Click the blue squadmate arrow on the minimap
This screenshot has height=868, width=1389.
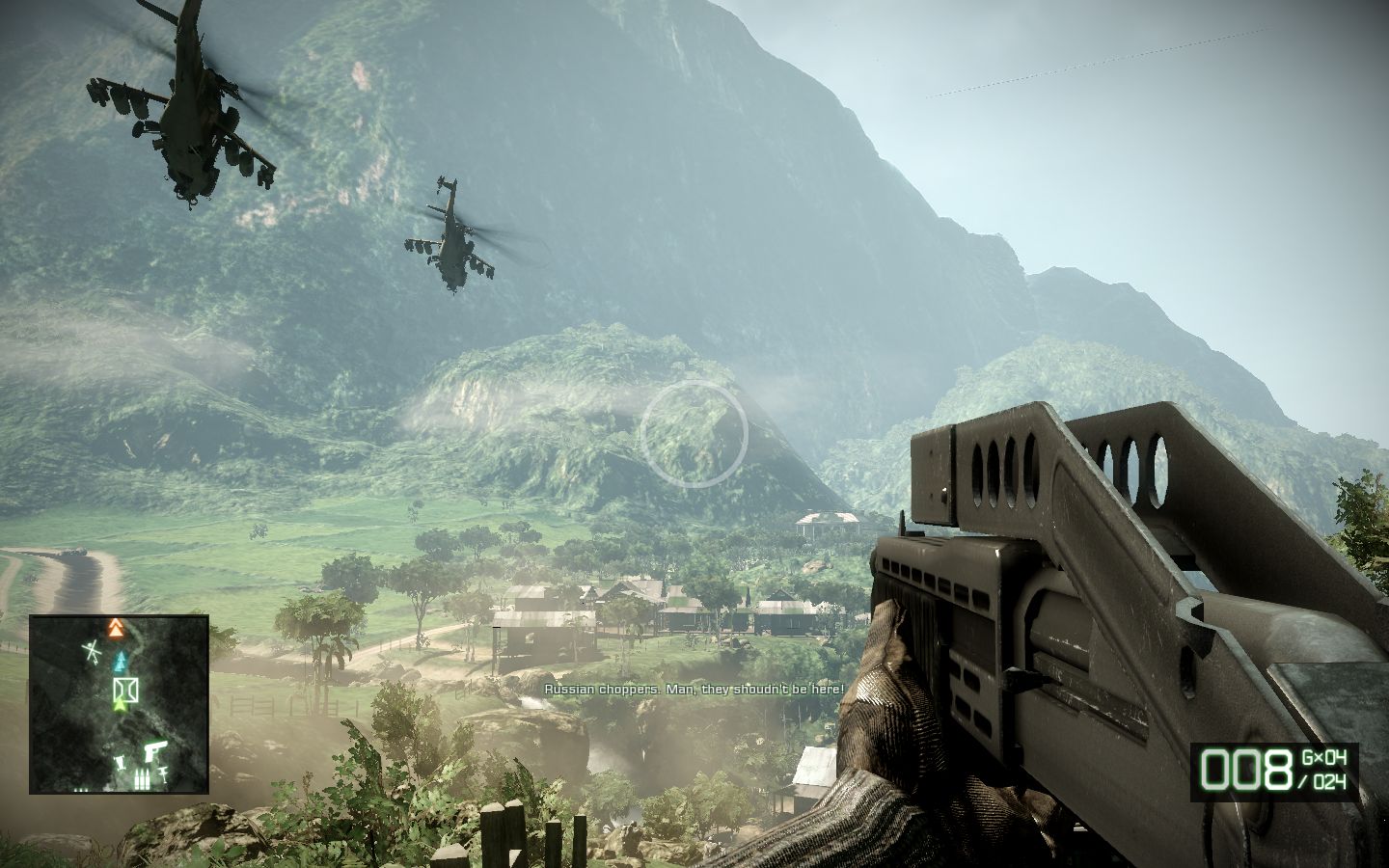121,662
